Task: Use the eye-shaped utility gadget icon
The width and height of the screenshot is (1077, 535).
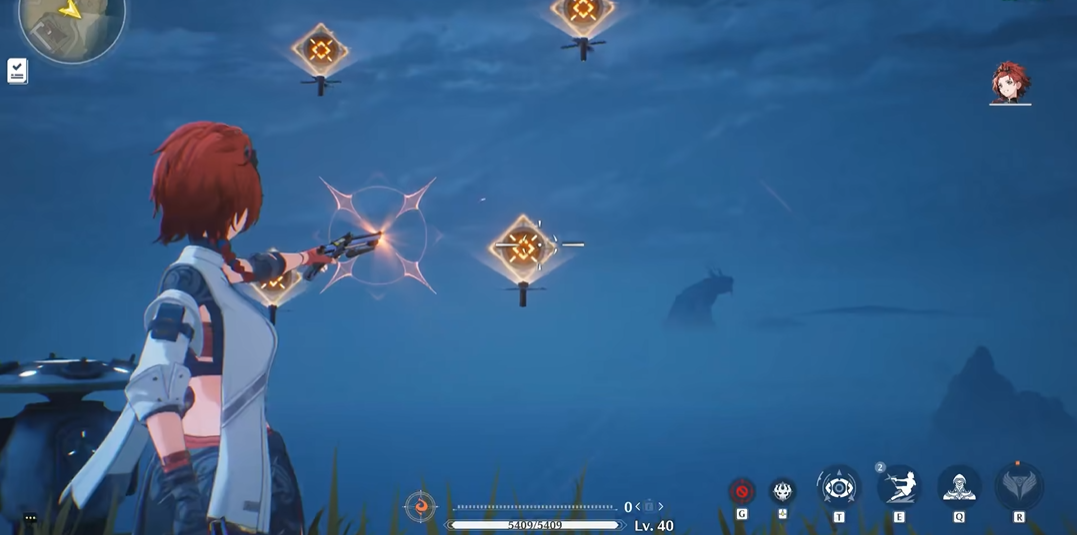Action: [838, 488]
